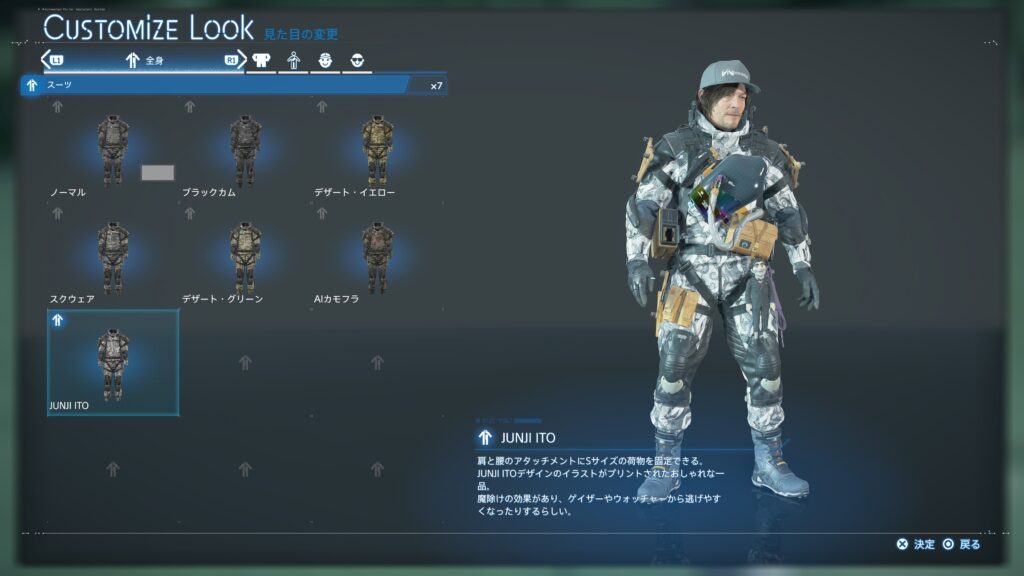This screenshot has height=576, width=1024.
Task: Select the JUNJI ITO suit tile
Action: tap(113, 362)
